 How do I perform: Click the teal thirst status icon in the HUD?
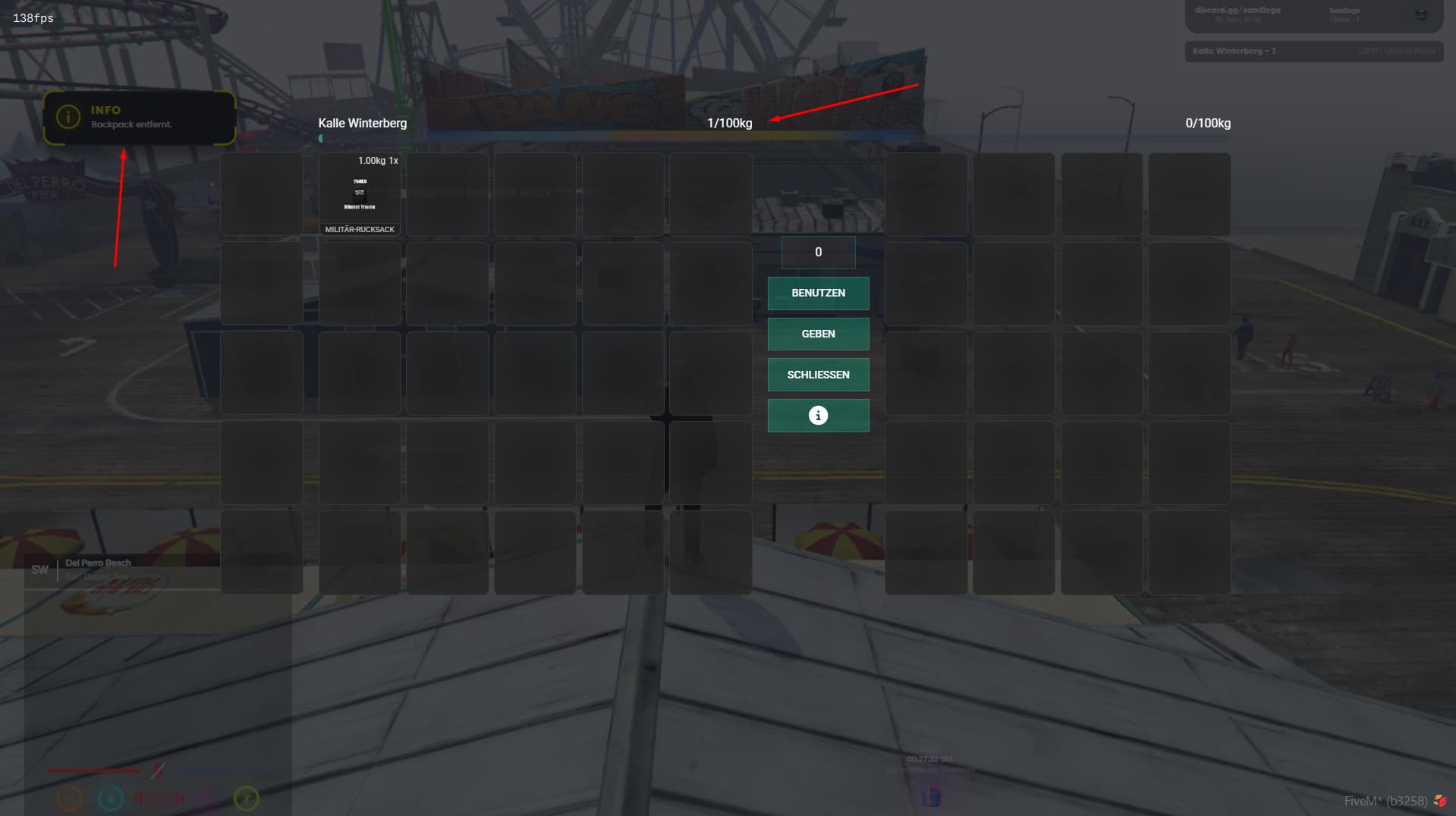(x=111, y=798)
